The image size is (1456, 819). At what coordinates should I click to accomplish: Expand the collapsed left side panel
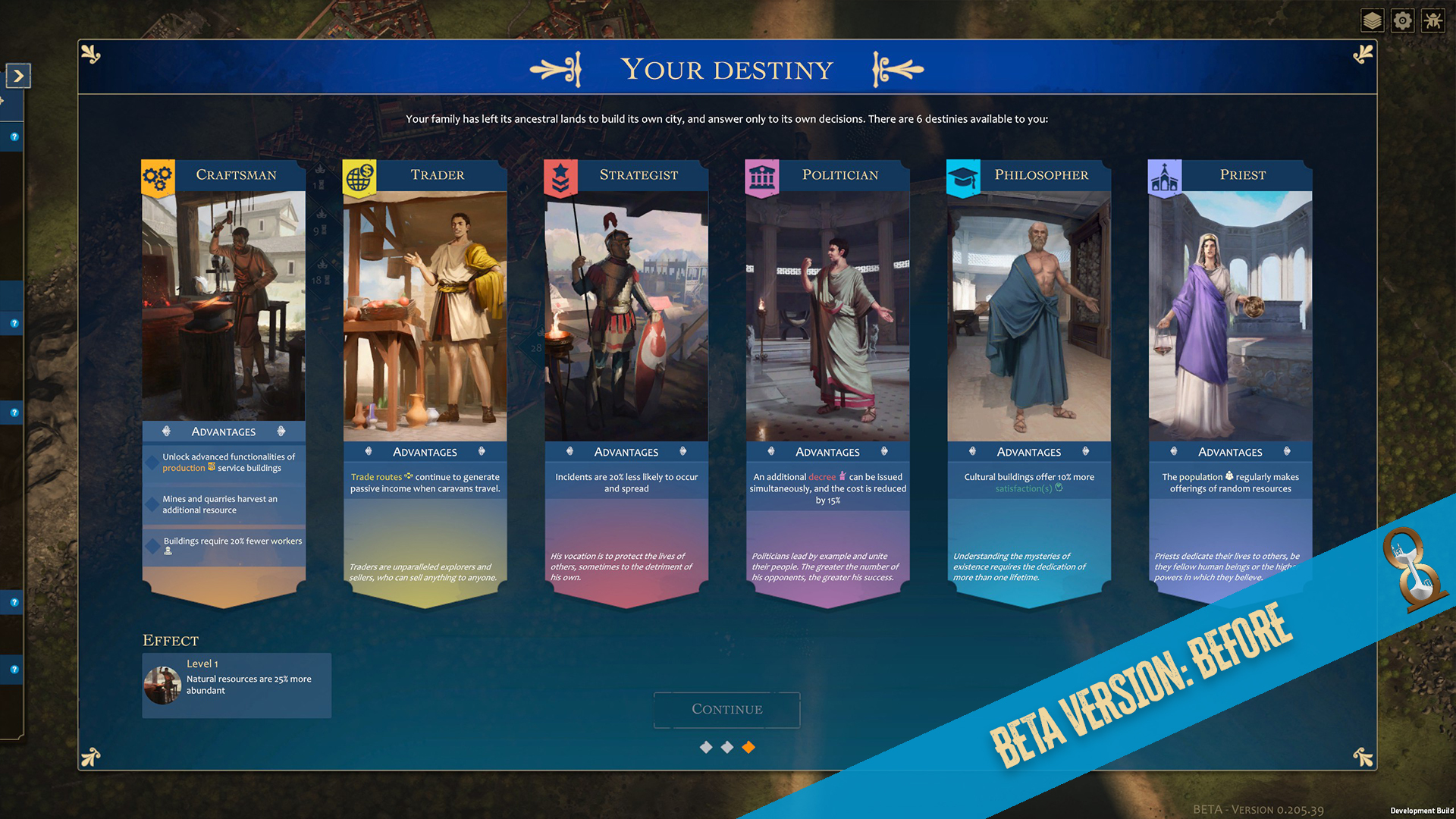pos(17,76)
